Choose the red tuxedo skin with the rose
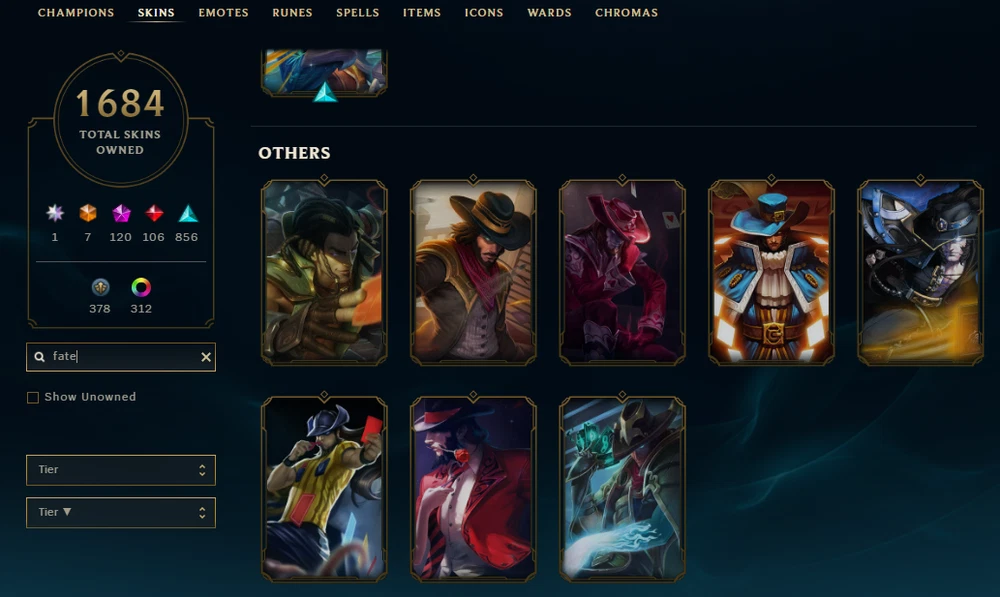The image size is (1000, 597). coord(473,489)
